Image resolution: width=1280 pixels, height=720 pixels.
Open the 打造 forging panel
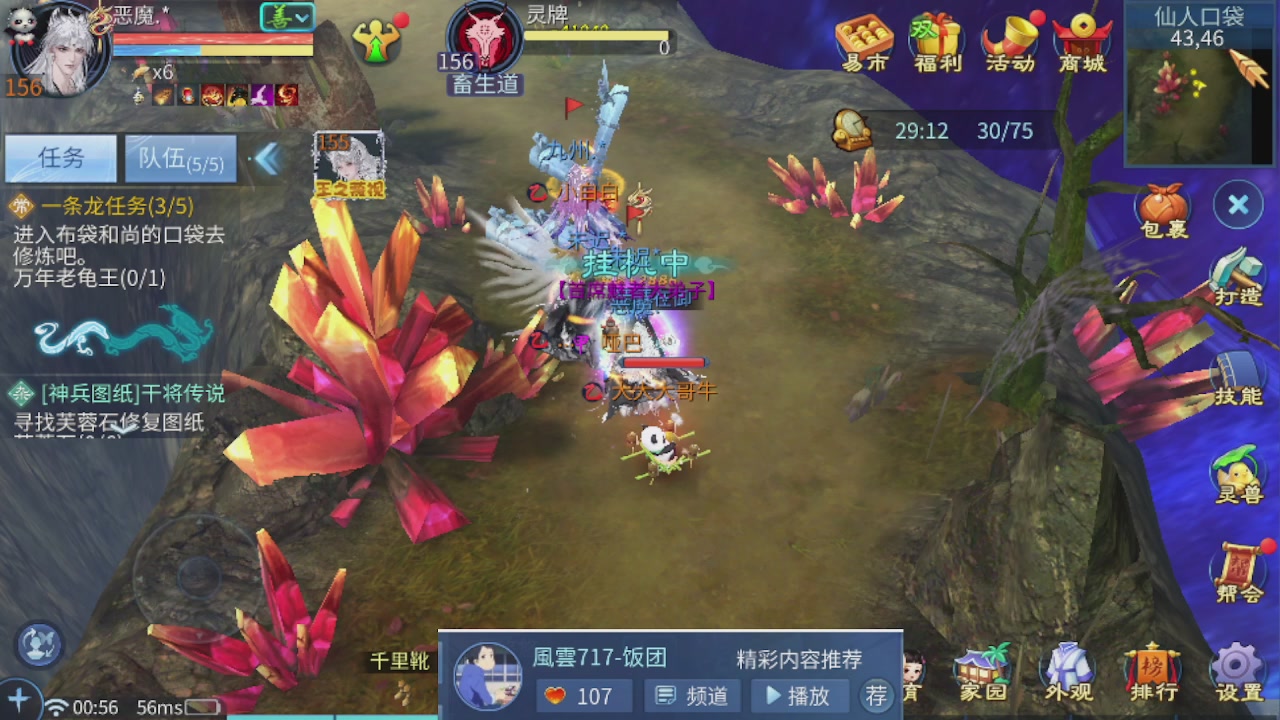1238,275
